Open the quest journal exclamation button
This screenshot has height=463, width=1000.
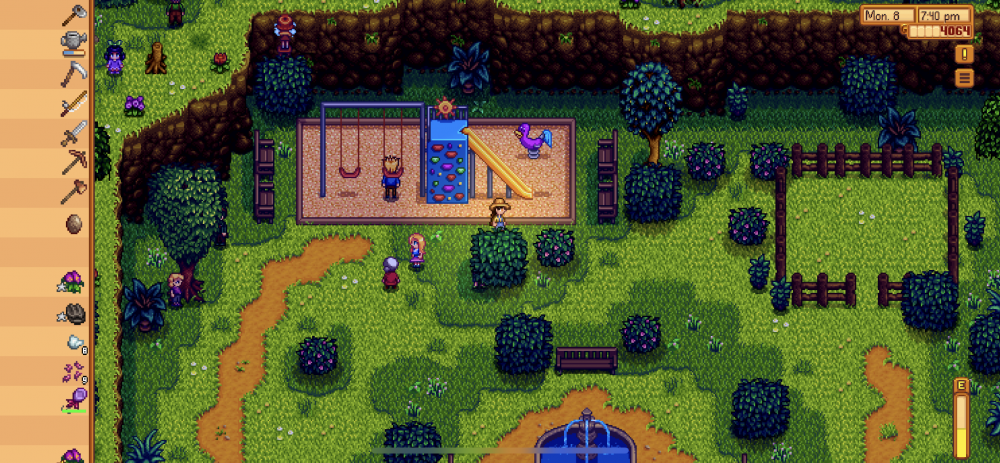click(964, 54)
